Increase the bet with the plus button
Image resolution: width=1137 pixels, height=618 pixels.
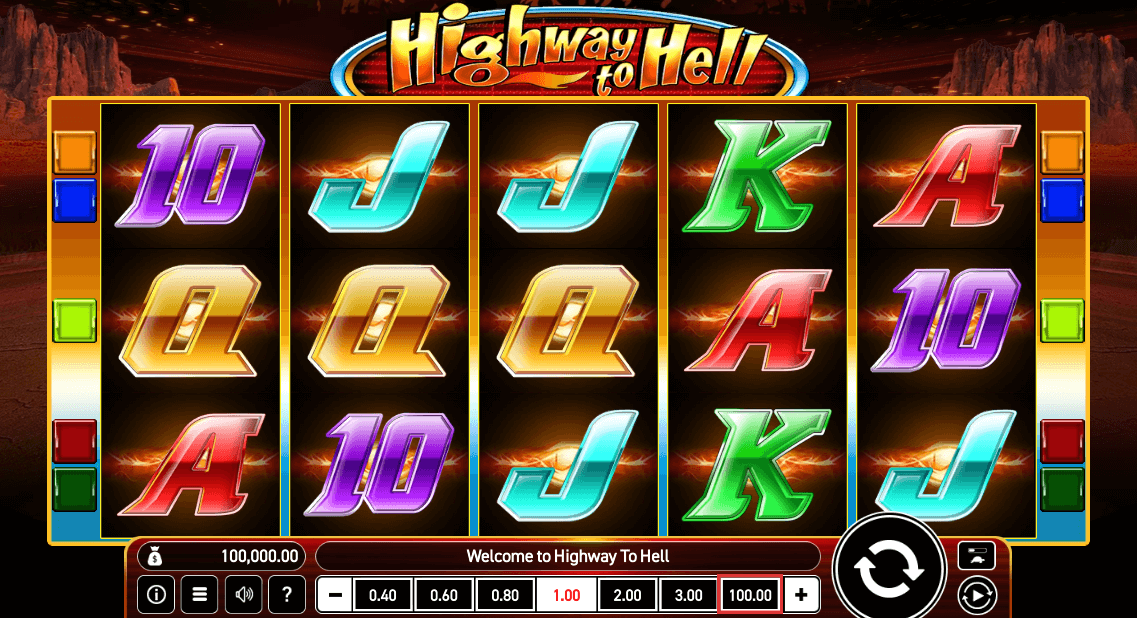801,595
